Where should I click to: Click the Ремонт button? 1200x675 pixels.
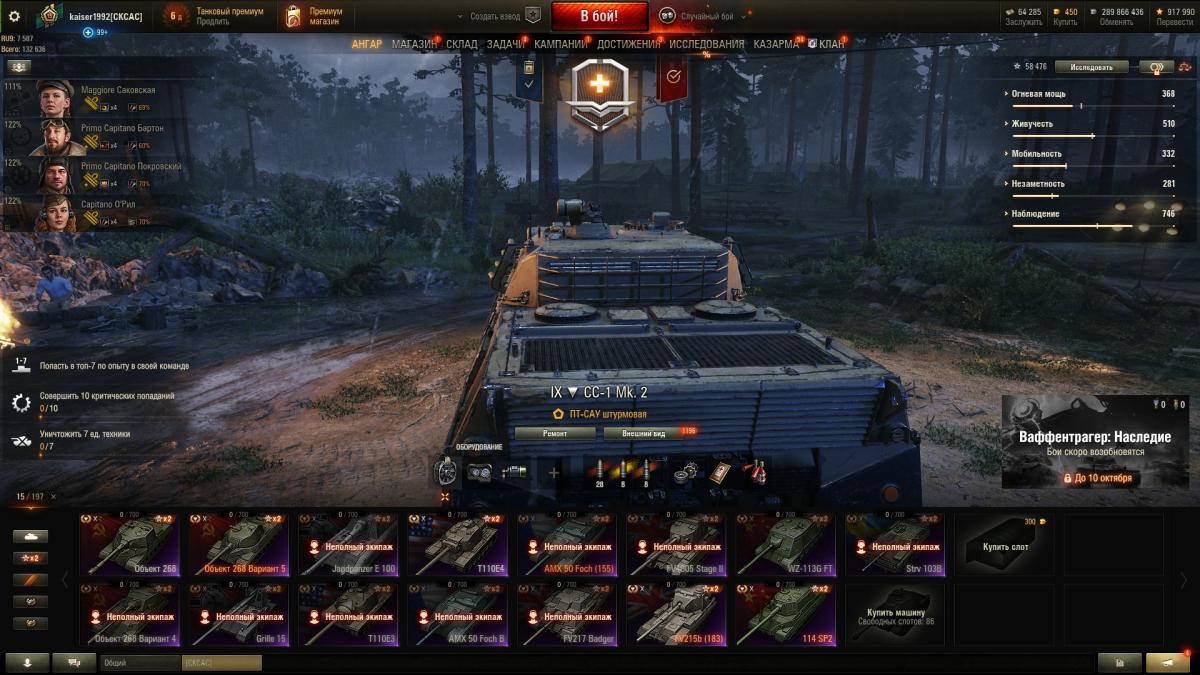click(x=555, y=433)
